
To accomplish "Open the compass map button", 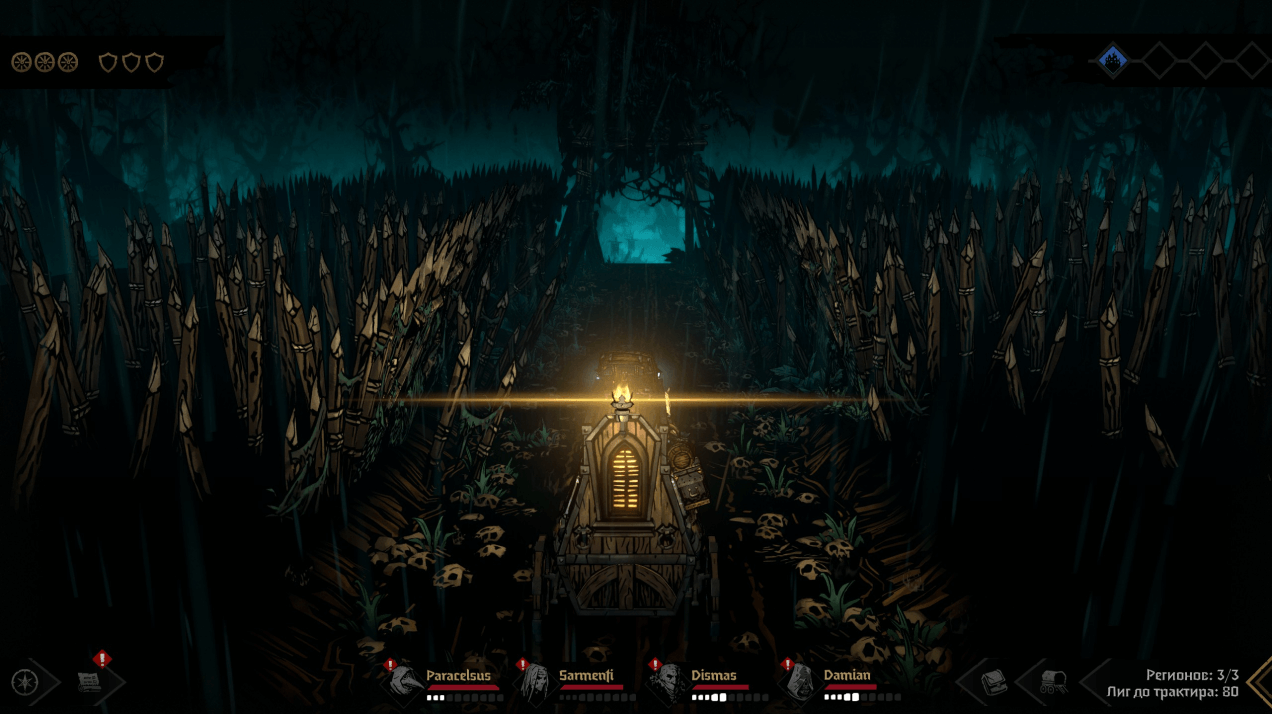I will (24, 682).
